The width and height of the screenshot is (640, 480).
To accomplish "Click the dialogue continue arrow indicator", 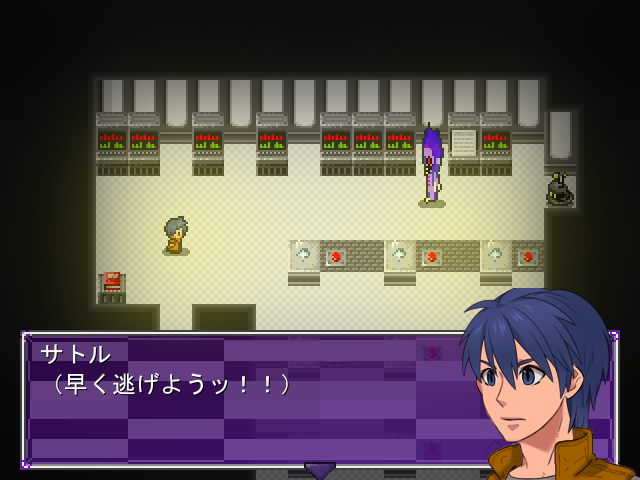I will (x=320, y=469).
